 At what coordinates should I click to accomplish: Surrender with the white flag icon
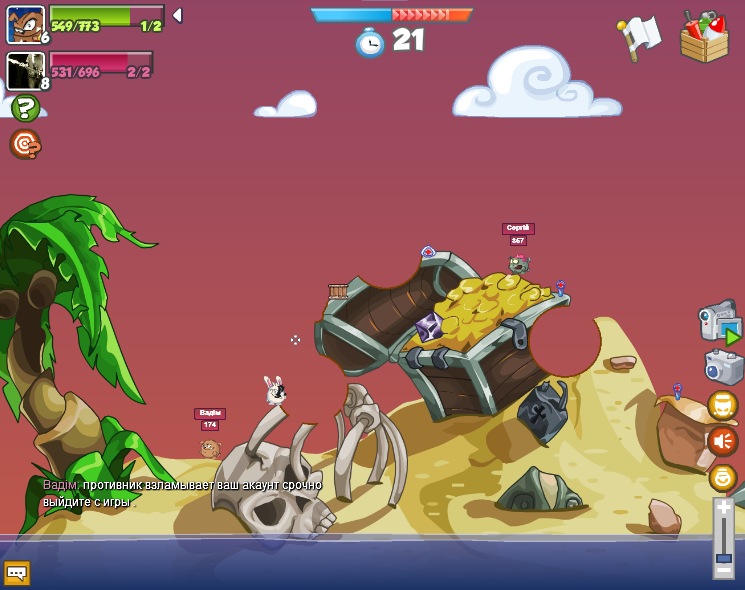(x=639, y=36)
